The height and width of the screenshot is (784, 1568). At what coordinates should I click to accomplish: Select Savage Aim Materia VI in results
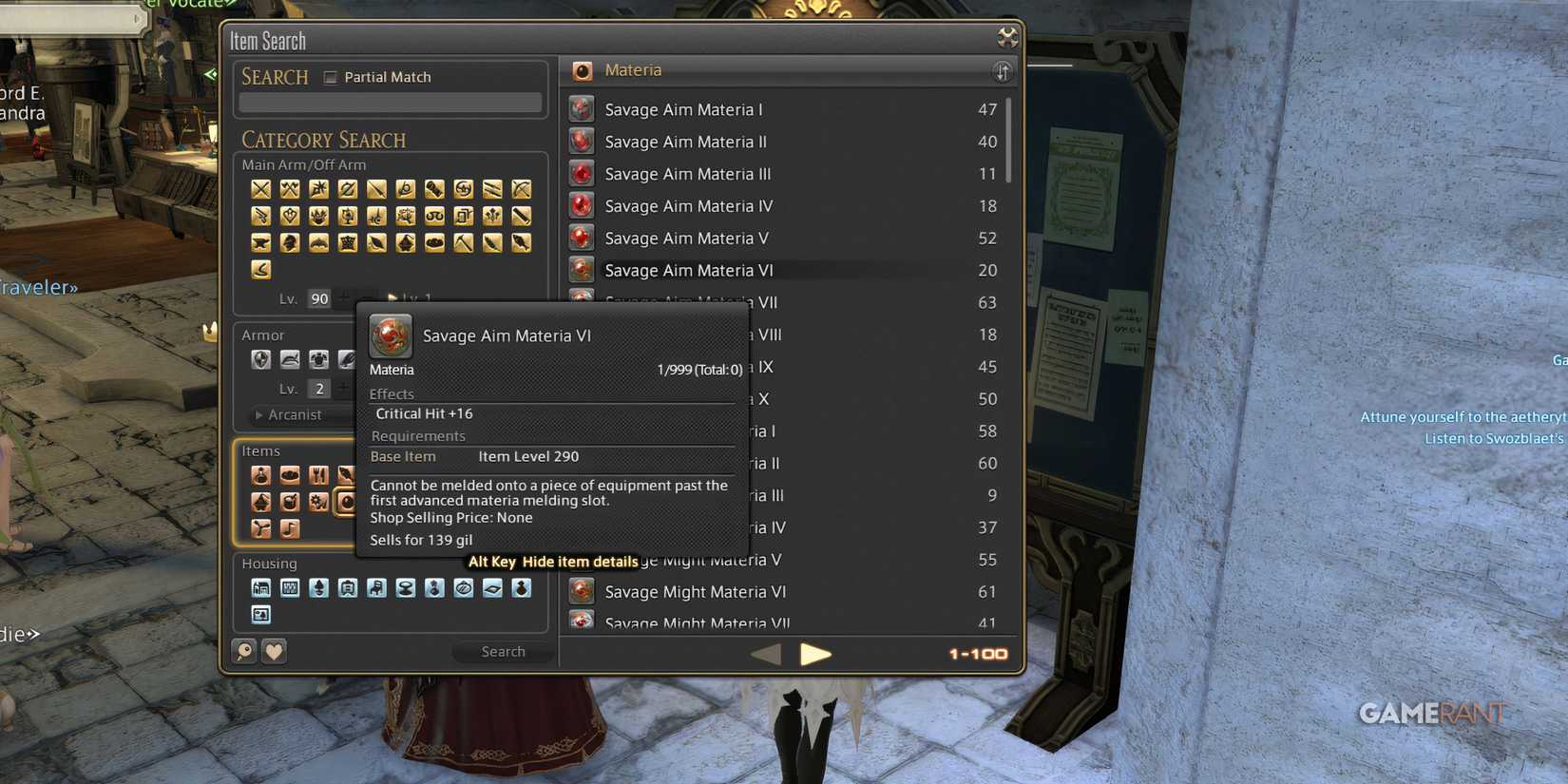click(689, 270)
